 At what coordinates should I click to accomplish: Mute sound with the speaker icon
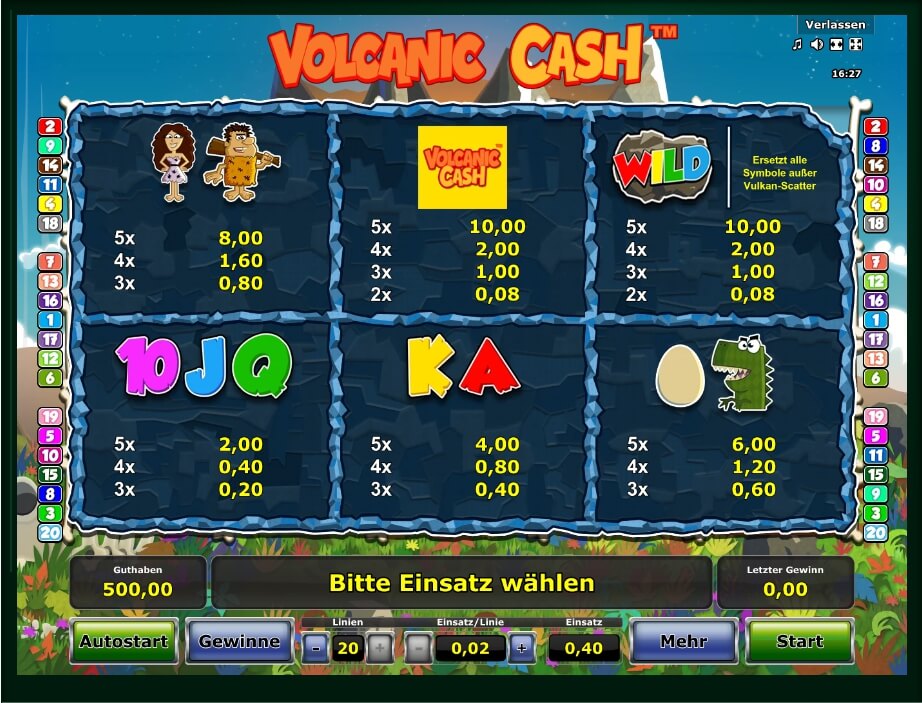click(x=817, y=44)
